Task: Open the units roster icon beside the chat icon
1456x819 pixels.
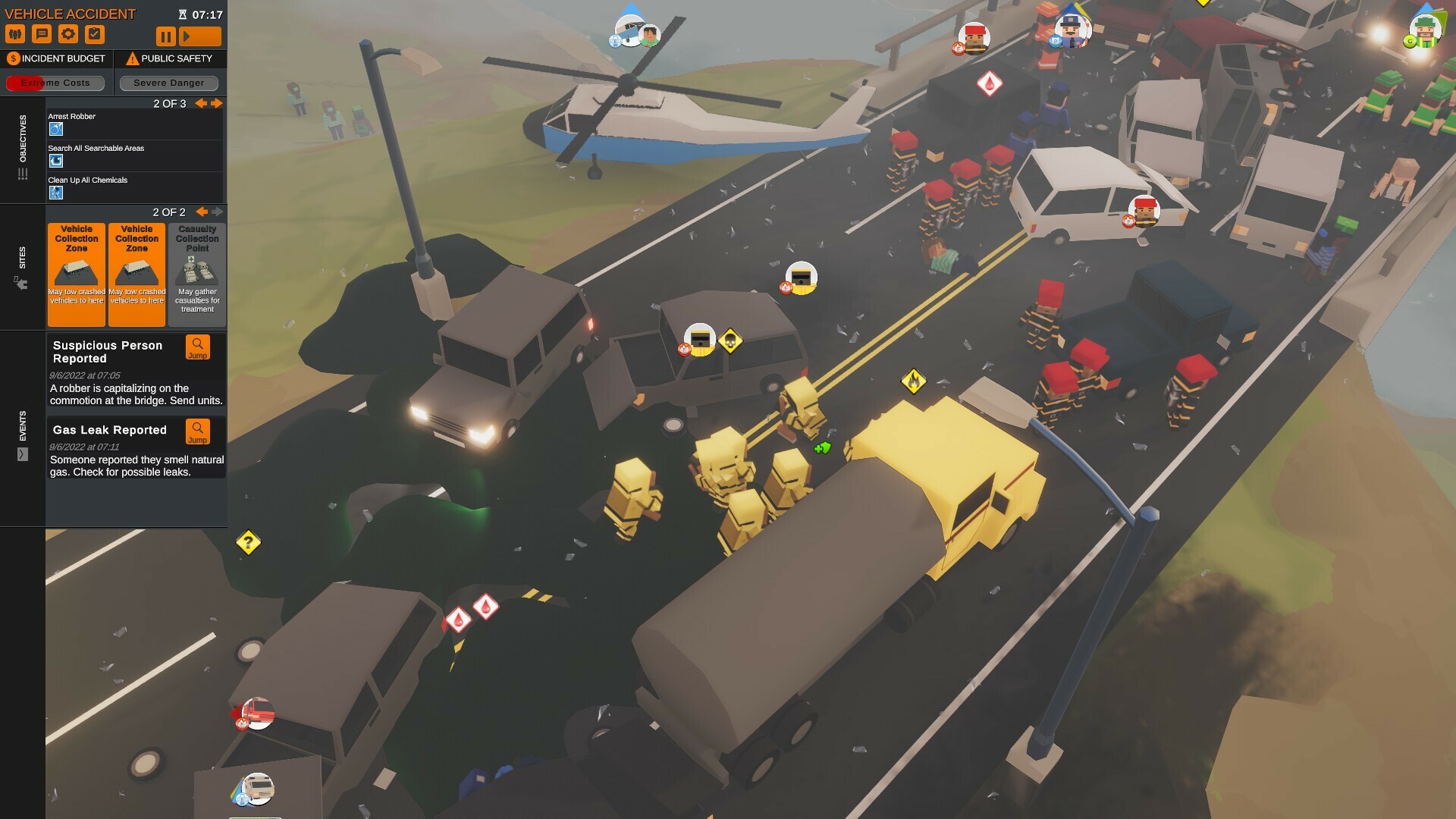Action: pyautogui.click(x=15, y=33)
